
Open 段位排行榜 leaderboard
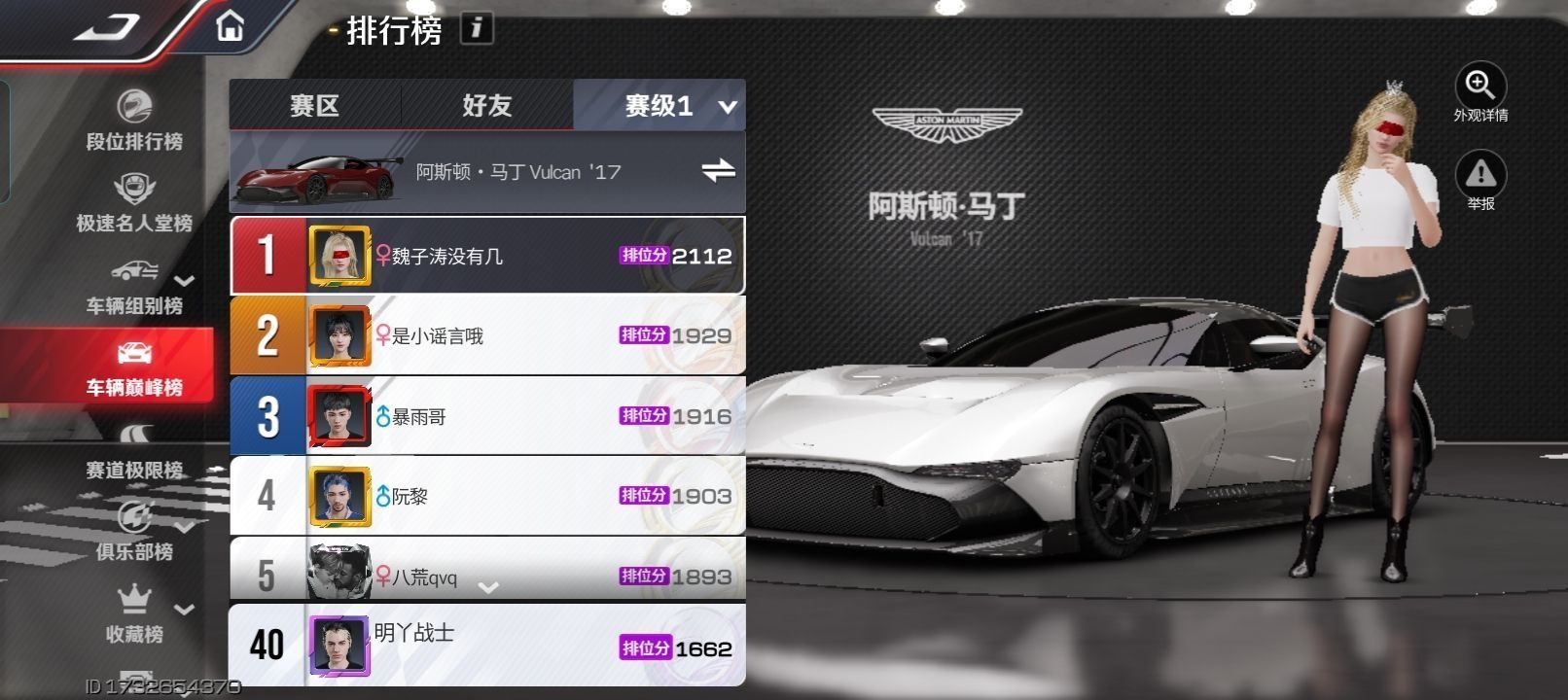click(x=134, y=122)
